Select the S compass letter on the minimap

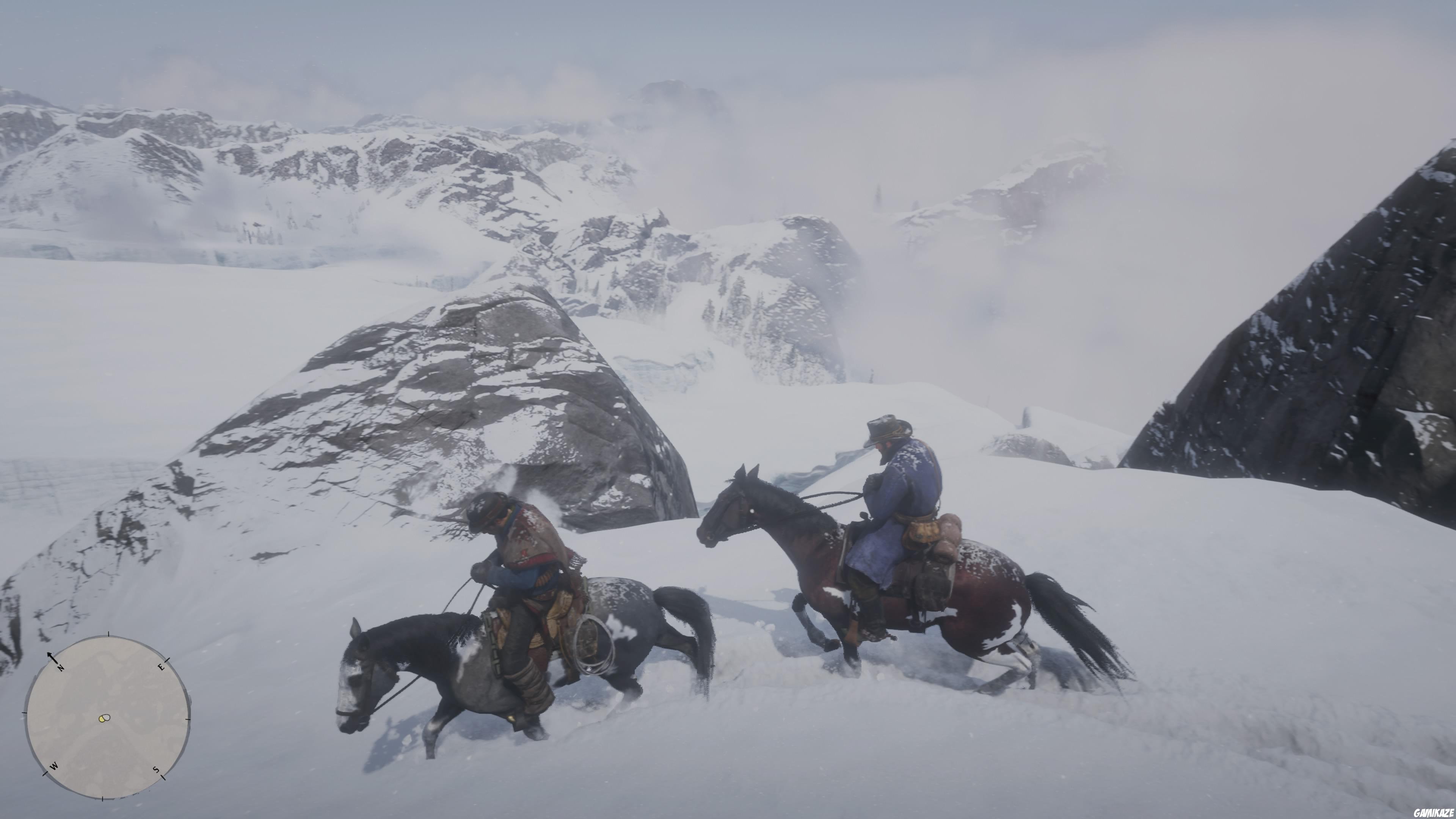156,770
